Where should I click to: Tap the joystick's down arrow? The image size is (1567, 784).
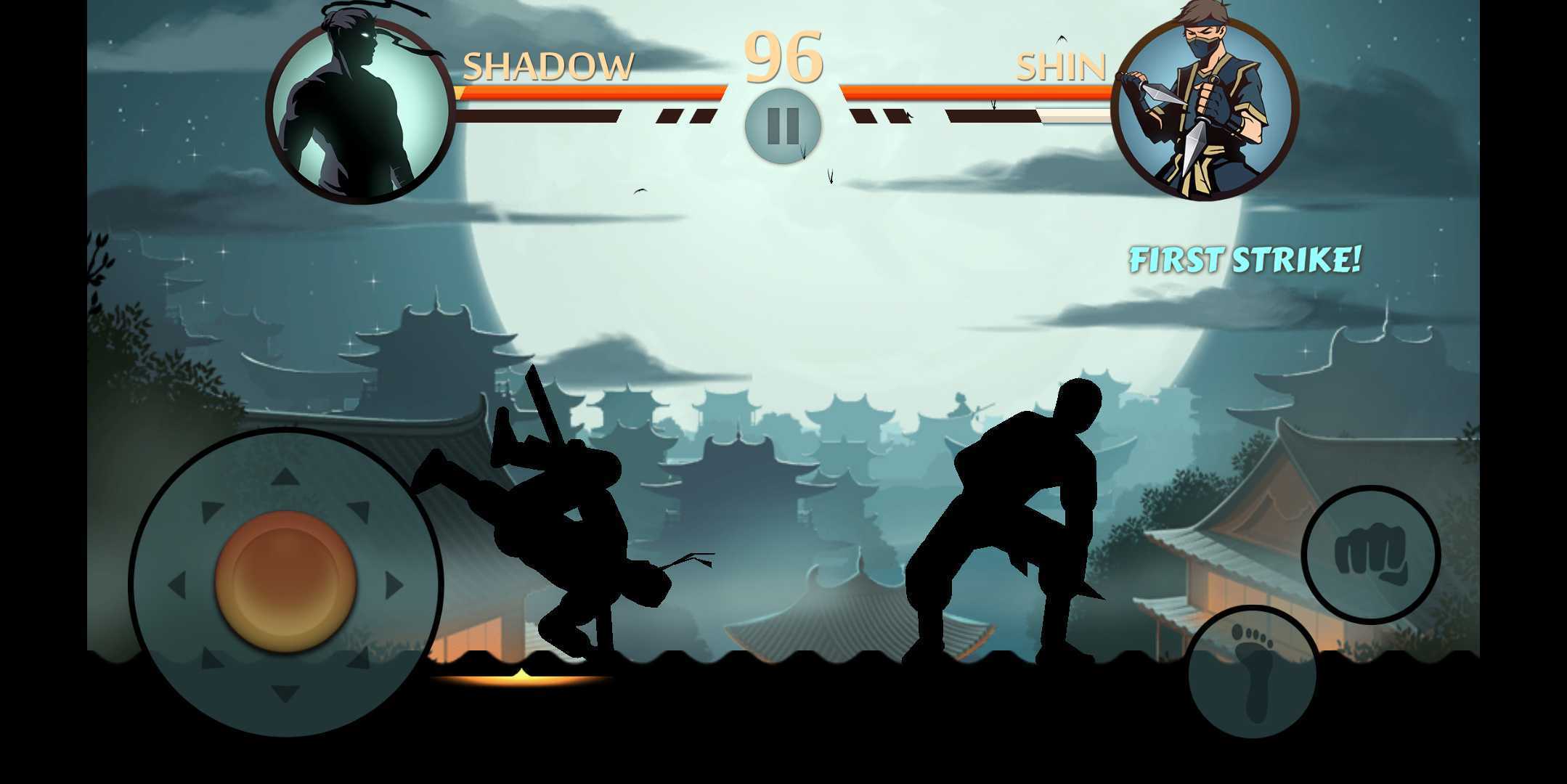285,693
